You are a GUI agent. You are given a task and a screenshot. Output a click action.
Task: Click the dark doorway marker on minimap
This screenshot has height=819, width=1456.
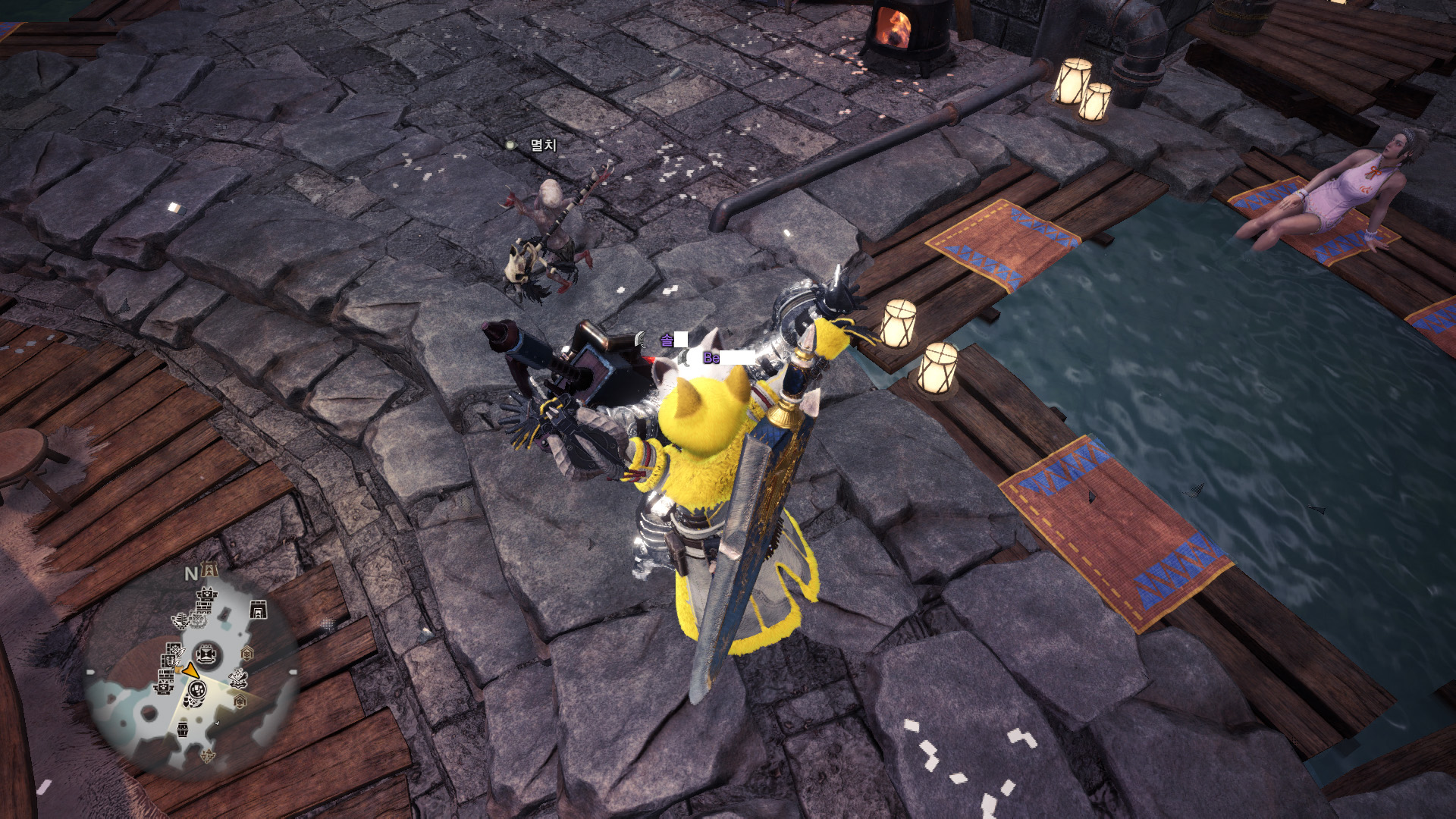click(258, 610)
